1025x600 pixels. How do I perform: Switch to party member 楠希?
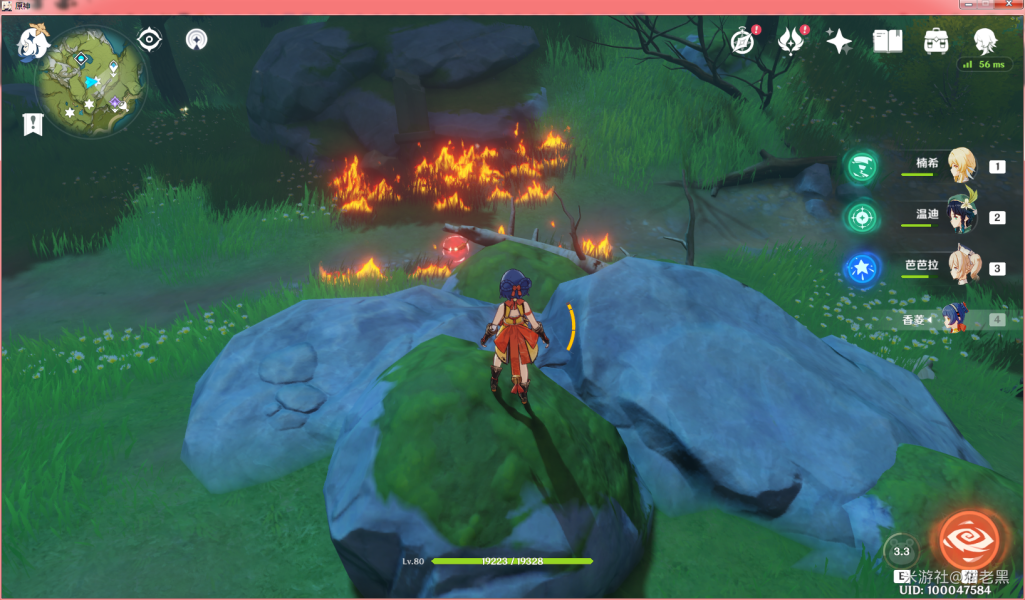tap(962, 165)
